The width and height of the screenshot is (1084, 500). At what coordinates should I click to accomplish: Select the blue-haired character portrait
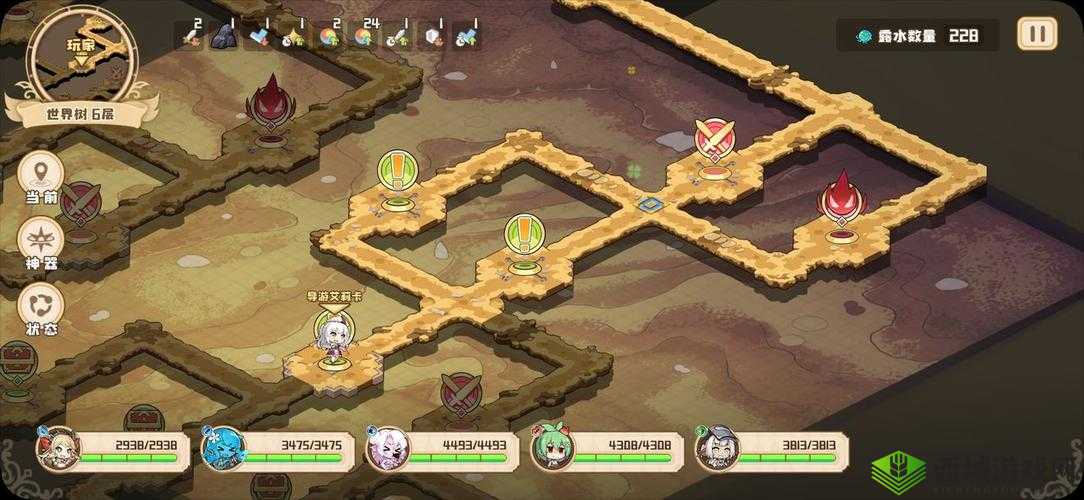point(220,447)
